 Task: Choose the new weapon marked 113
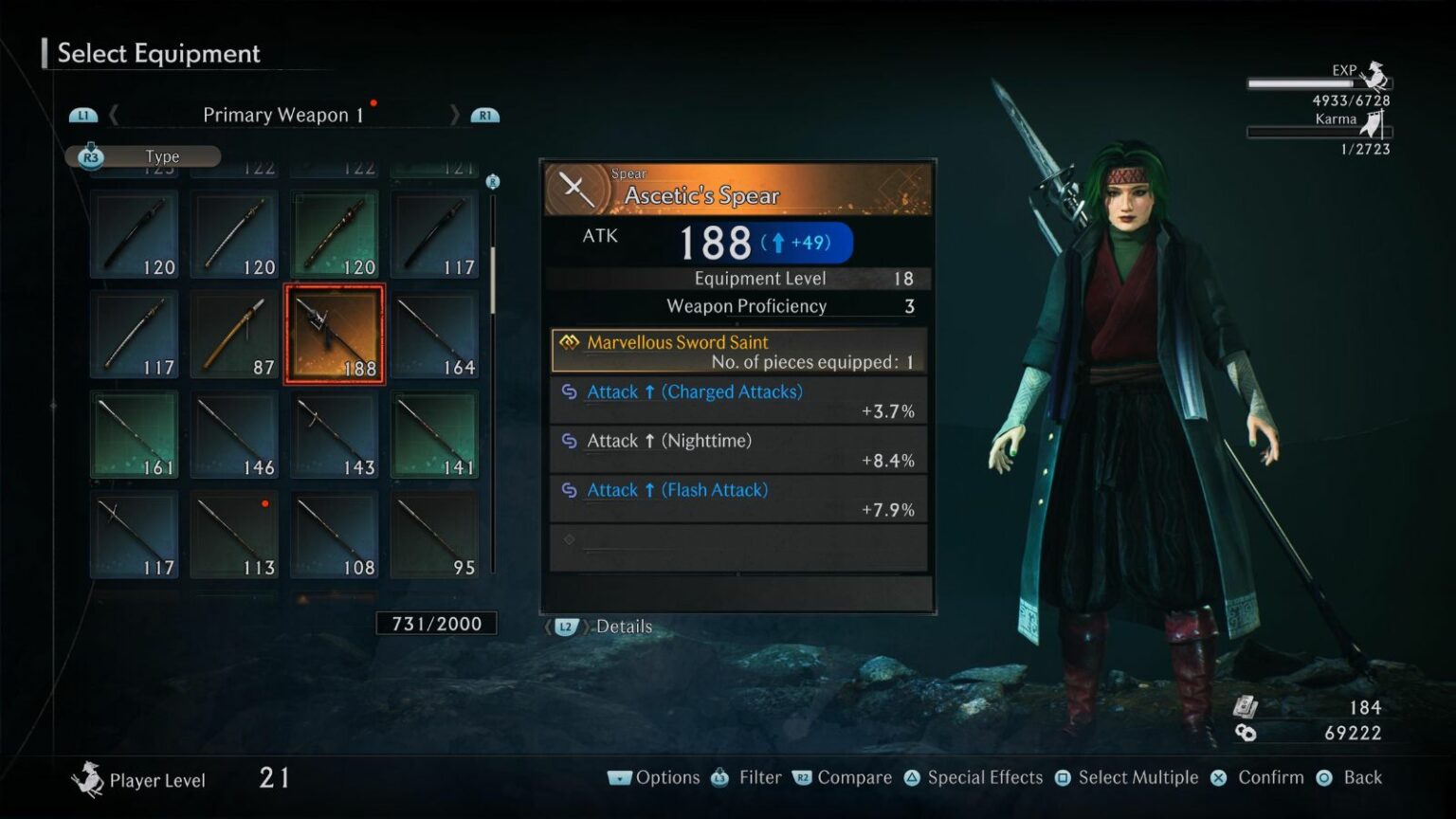tap(234, 535)
